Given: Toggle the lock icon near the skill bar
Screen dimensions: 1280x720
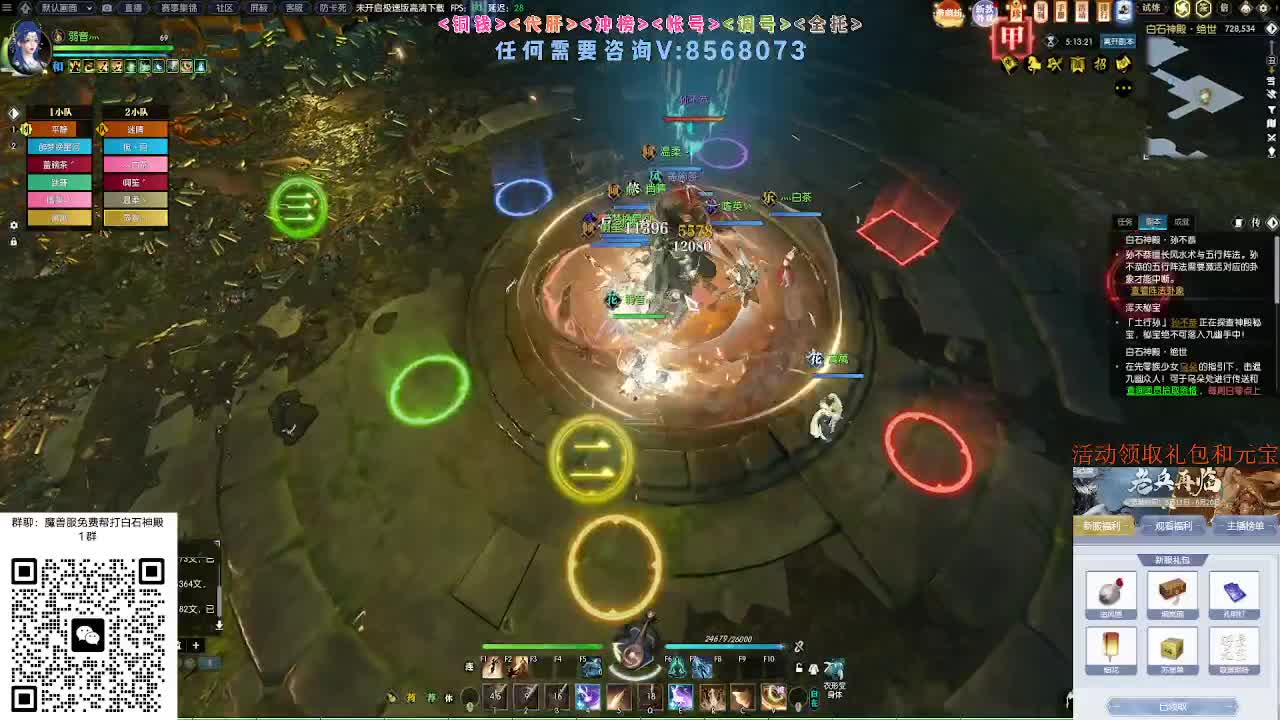Looking at the screenshot, I should [799, 666].
